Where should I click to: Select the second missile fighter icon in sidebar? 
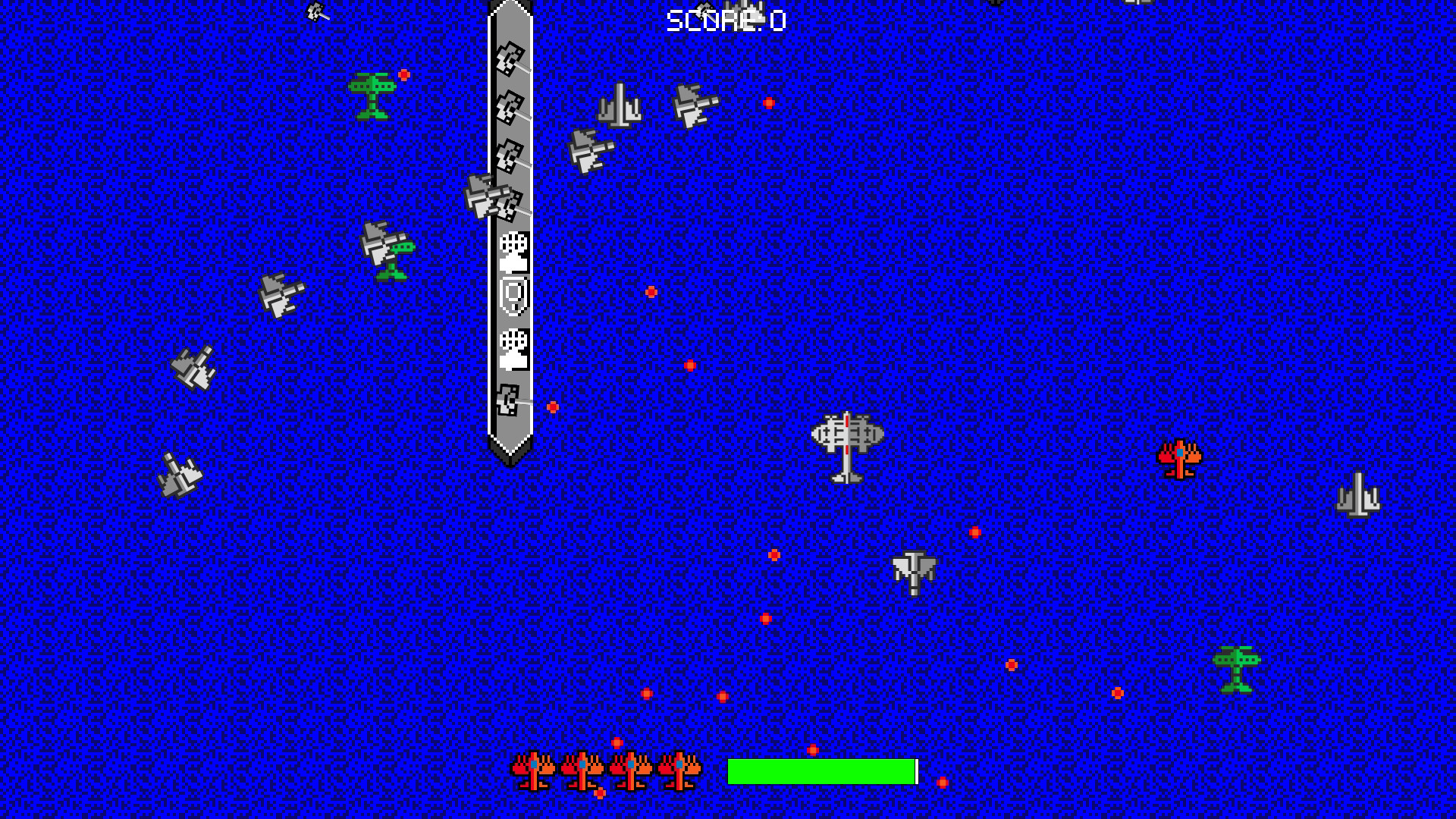point(510,108)
